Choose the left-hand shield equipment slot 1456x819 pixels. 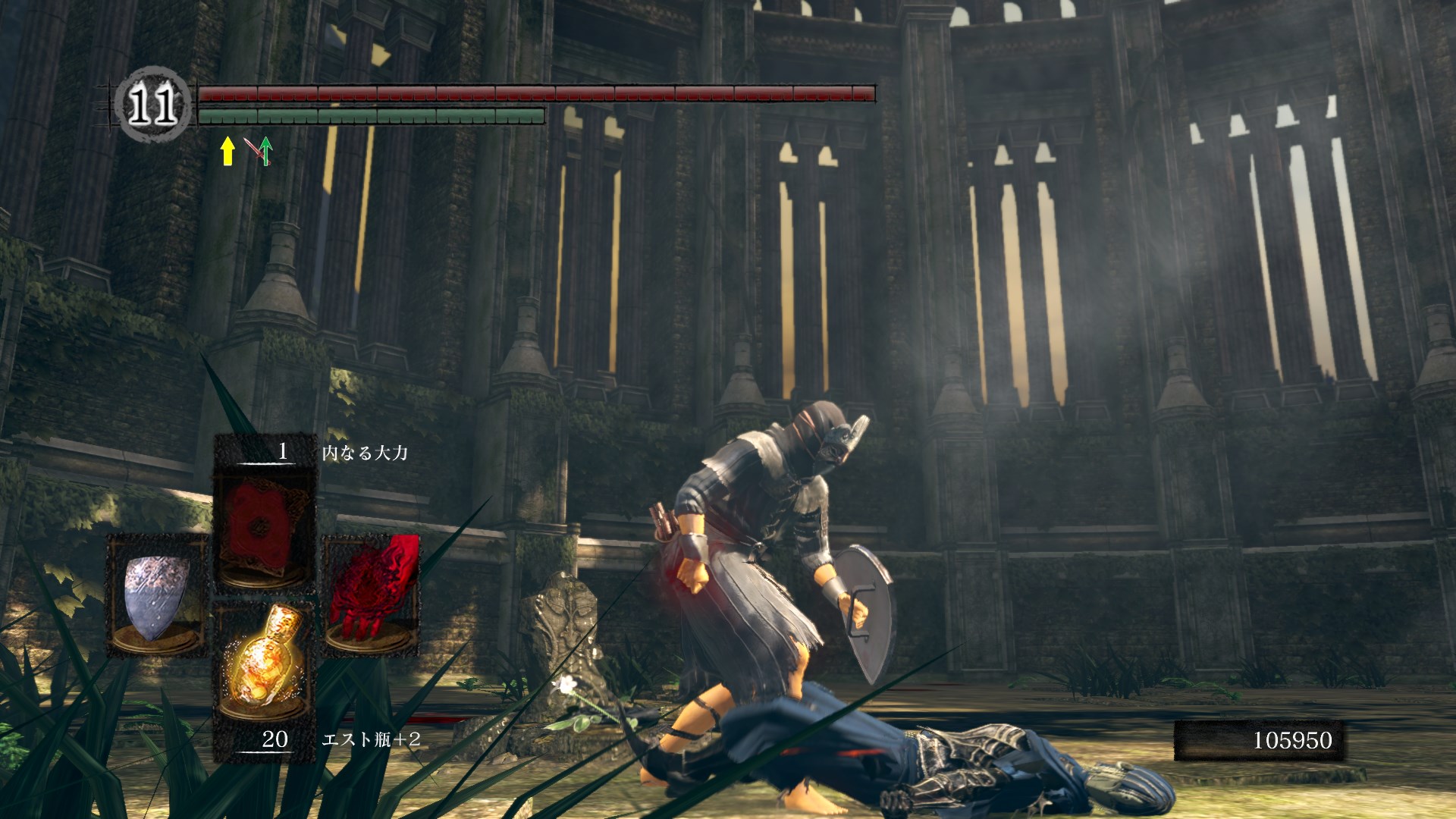tap(157, 595)
